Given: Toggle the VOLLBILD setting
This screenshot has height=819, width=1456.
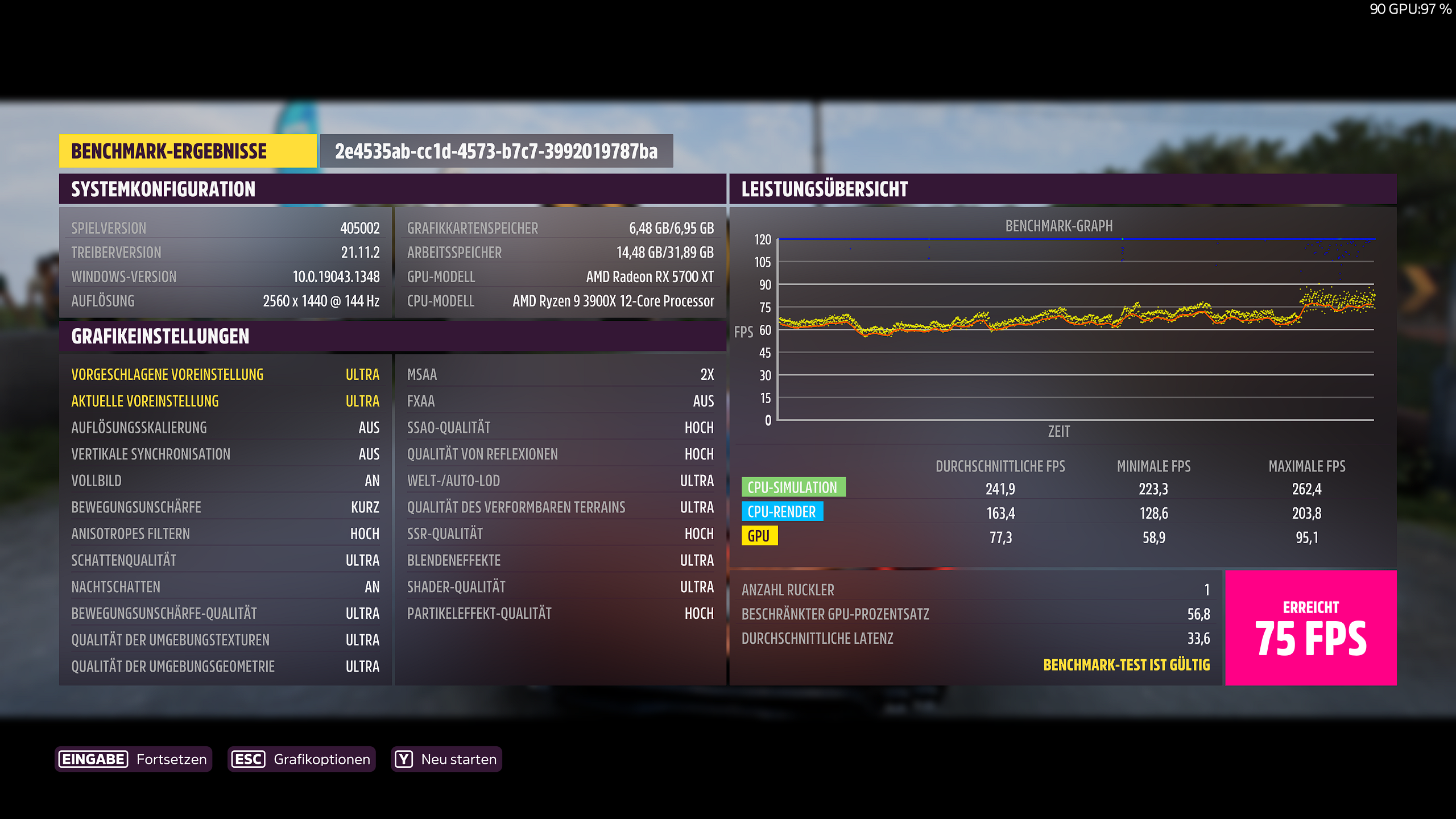Looking at the screenshot, I should coord(225,481).
